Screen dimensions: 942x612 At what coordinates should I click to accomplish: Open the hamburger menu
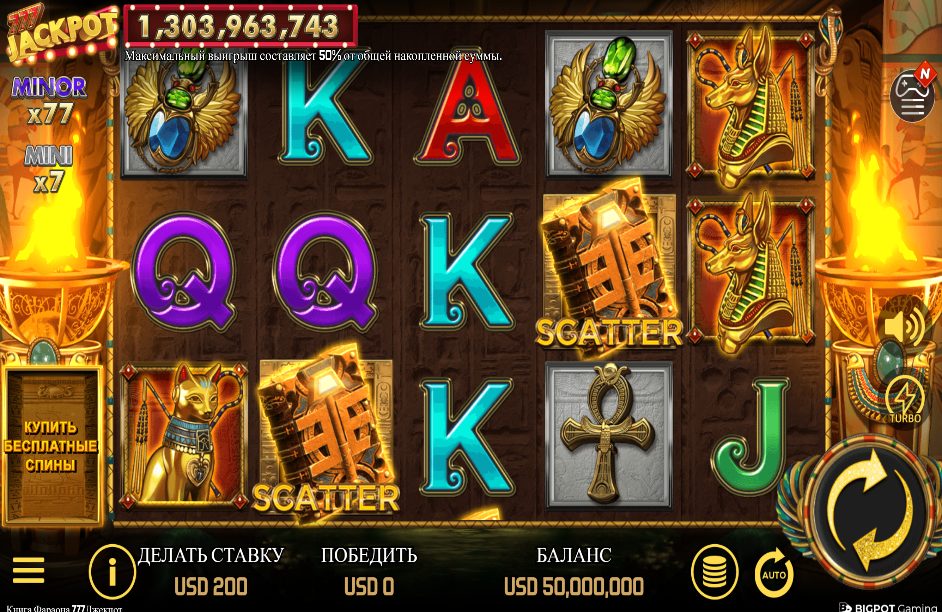[28, 571]
